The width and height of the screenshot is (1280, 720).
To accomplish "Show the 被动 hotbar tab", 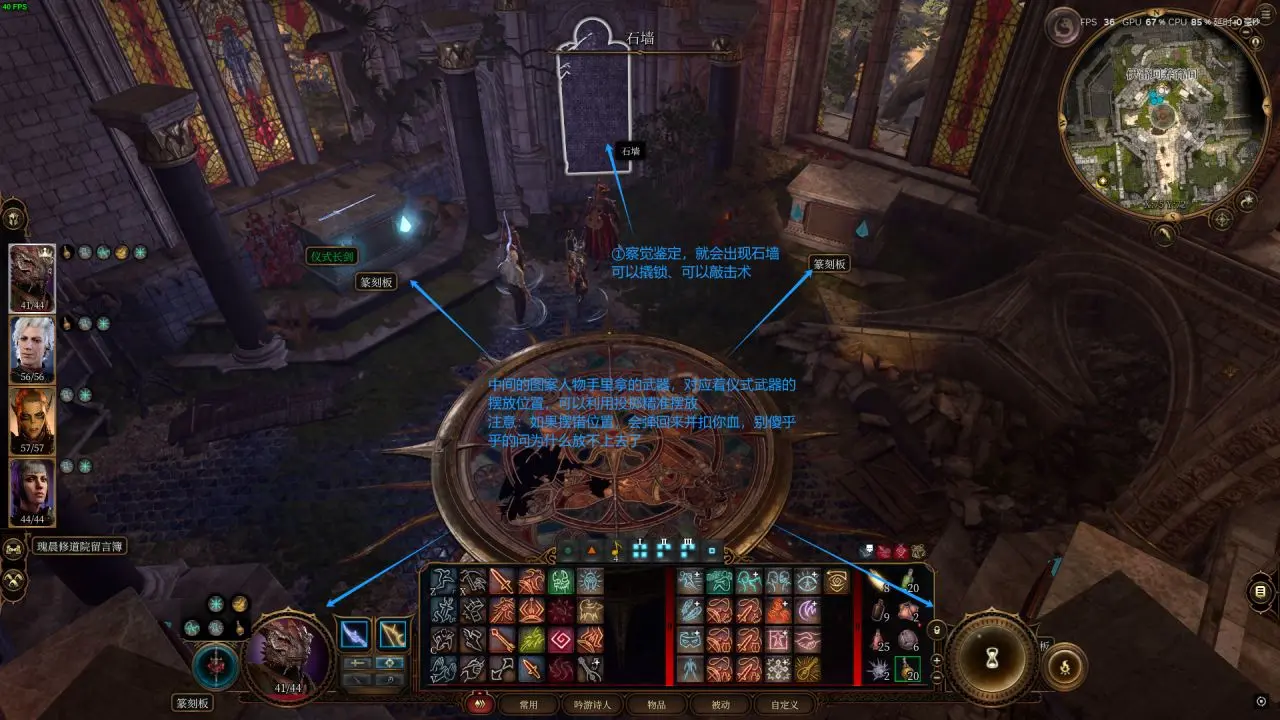I will (720, 704).
